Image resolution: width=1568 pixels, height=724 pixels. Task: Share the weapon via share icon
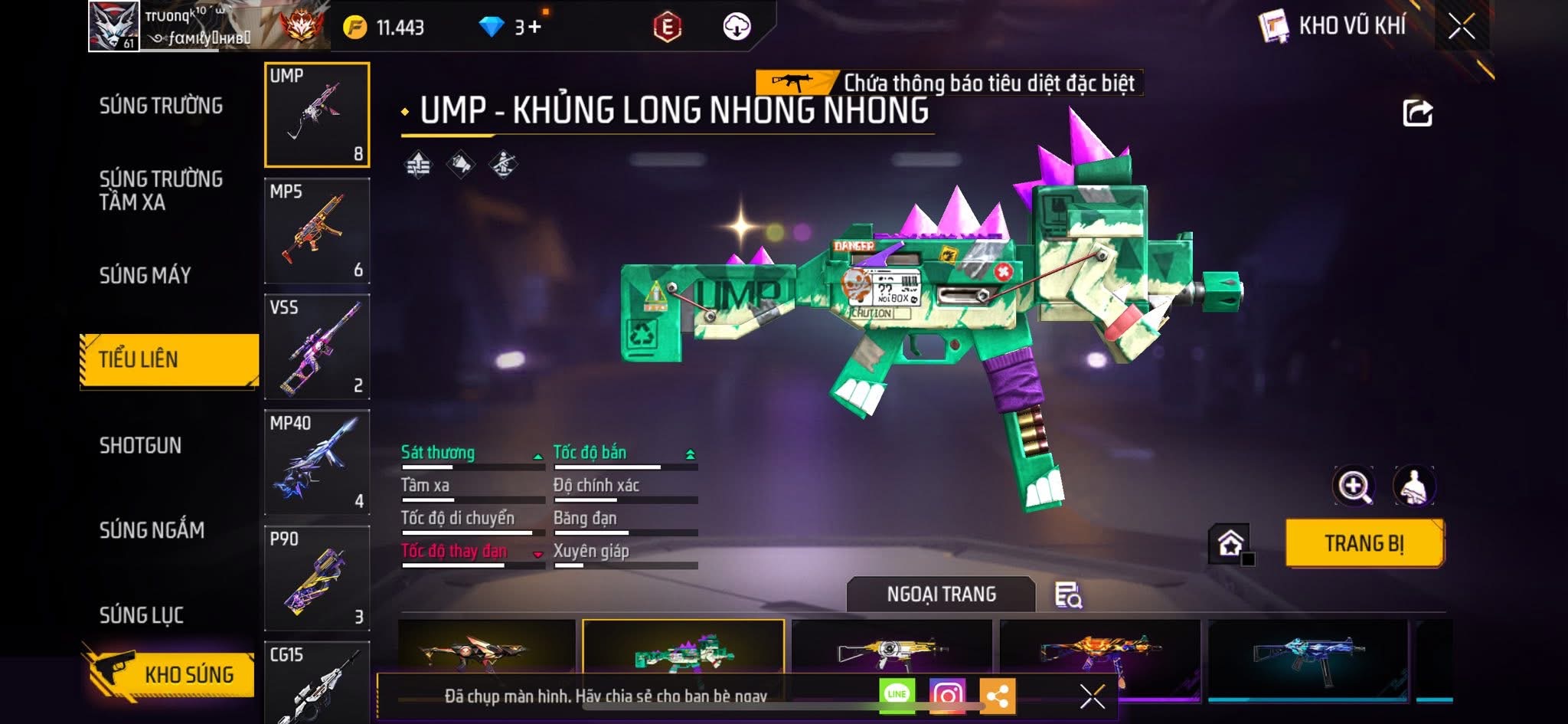[1417, 113]
